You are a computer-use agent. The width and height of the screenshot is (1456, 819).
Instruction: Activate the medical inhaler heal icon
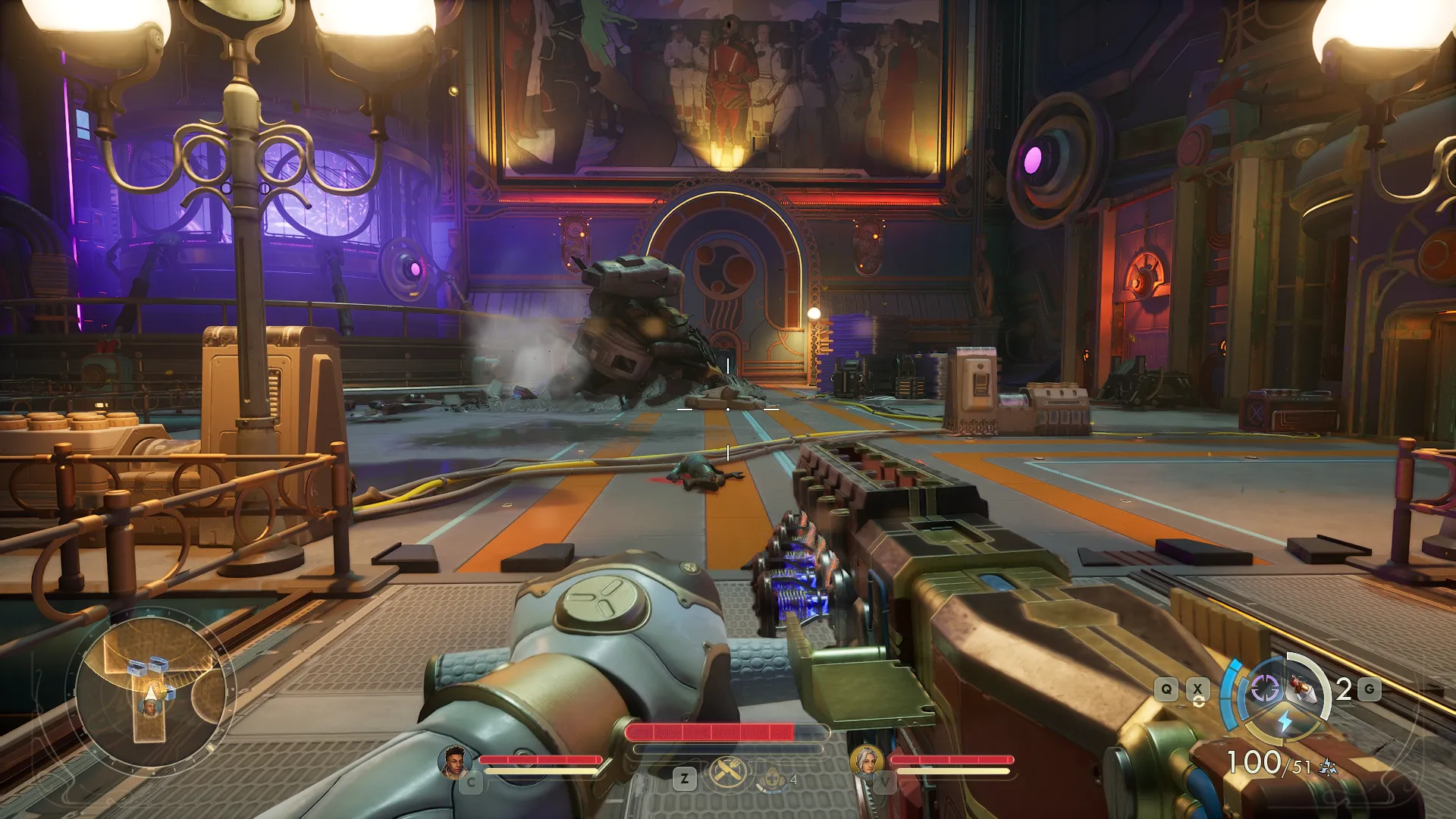pos(772,779)
